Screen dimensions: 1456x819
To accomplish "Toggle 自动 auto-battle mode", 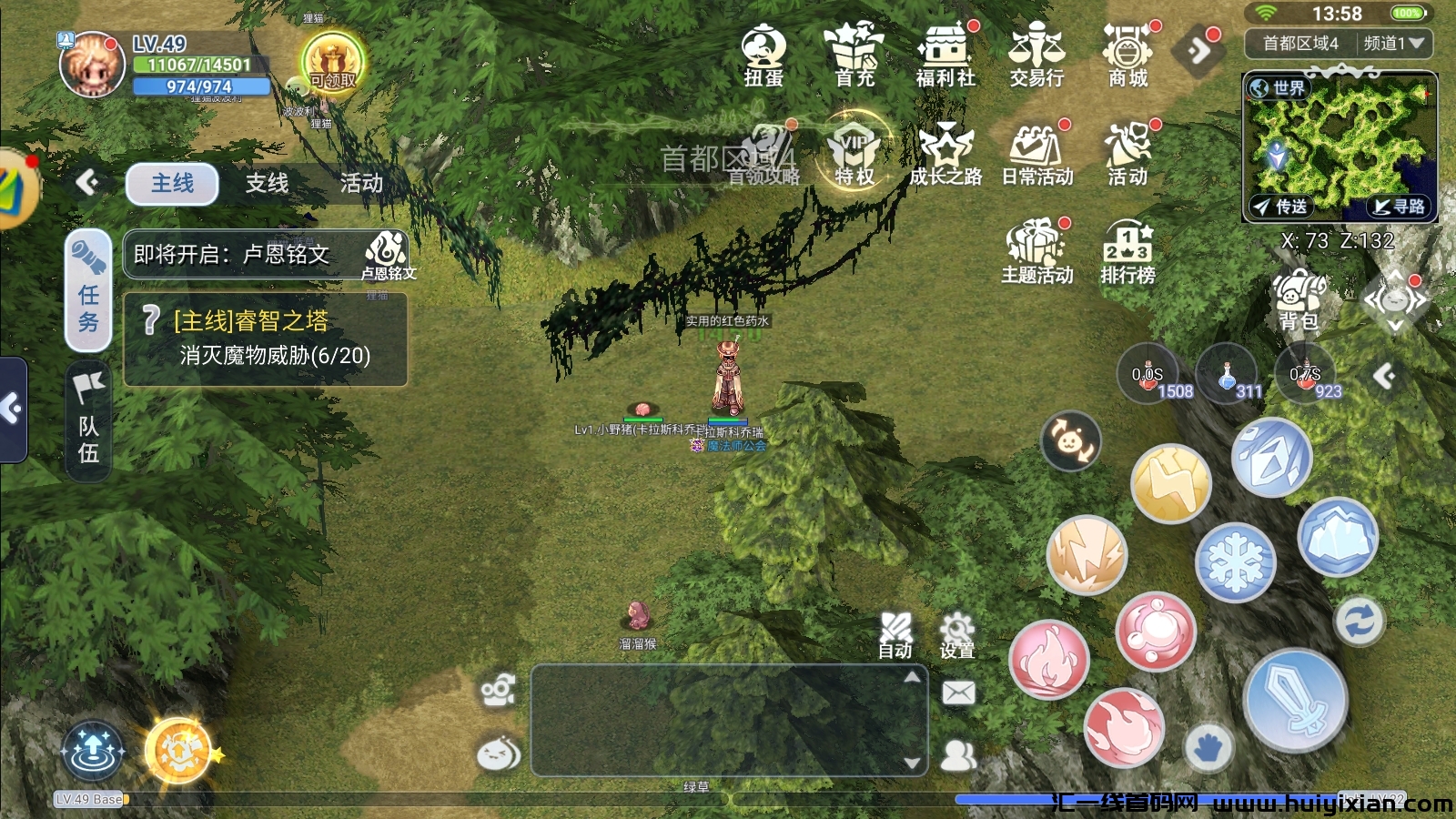I will (895, 635).
